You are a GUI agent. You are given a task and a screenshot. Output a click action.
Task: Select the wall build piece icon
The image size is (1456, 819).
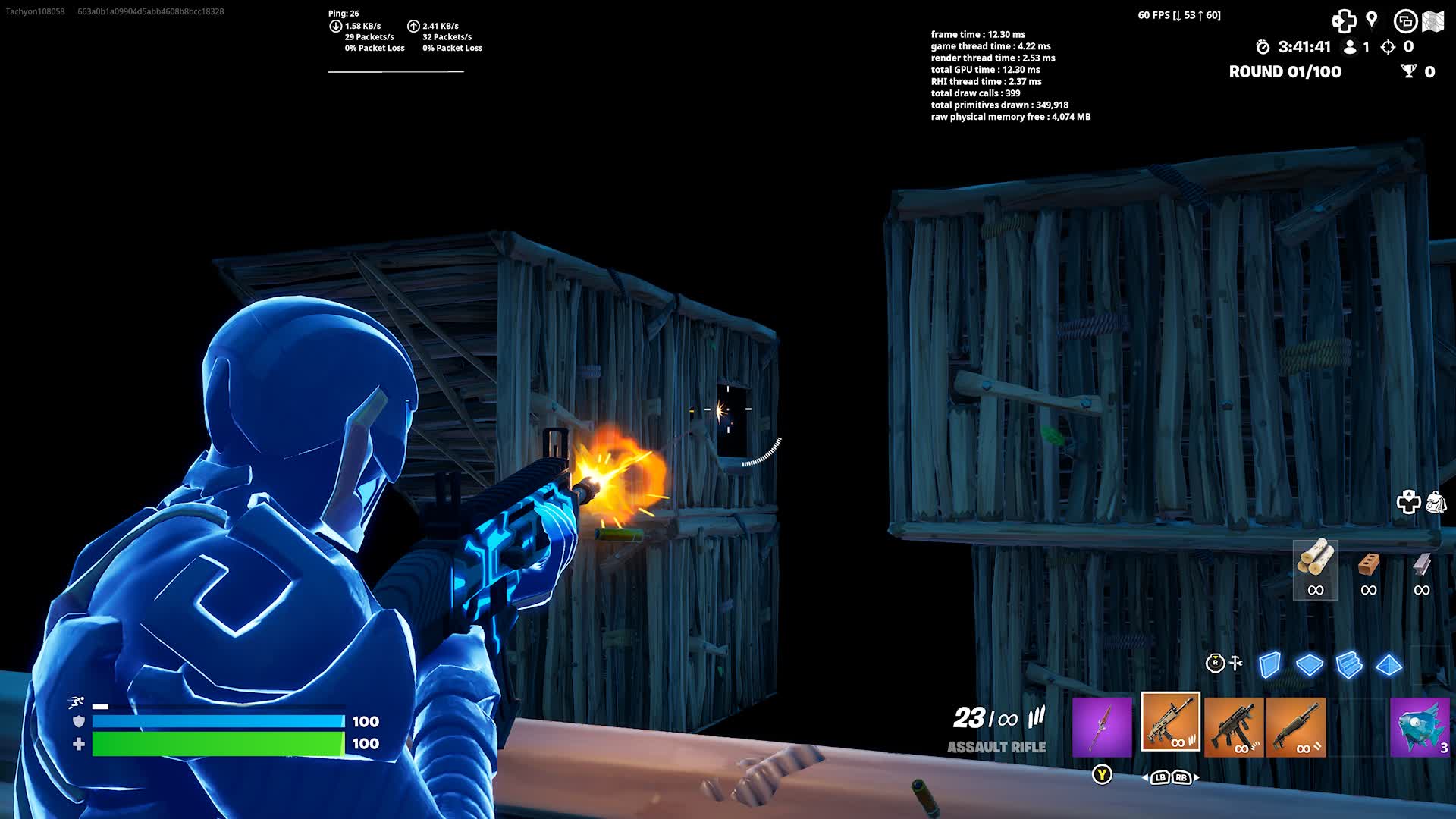(x=1269, y=664)
